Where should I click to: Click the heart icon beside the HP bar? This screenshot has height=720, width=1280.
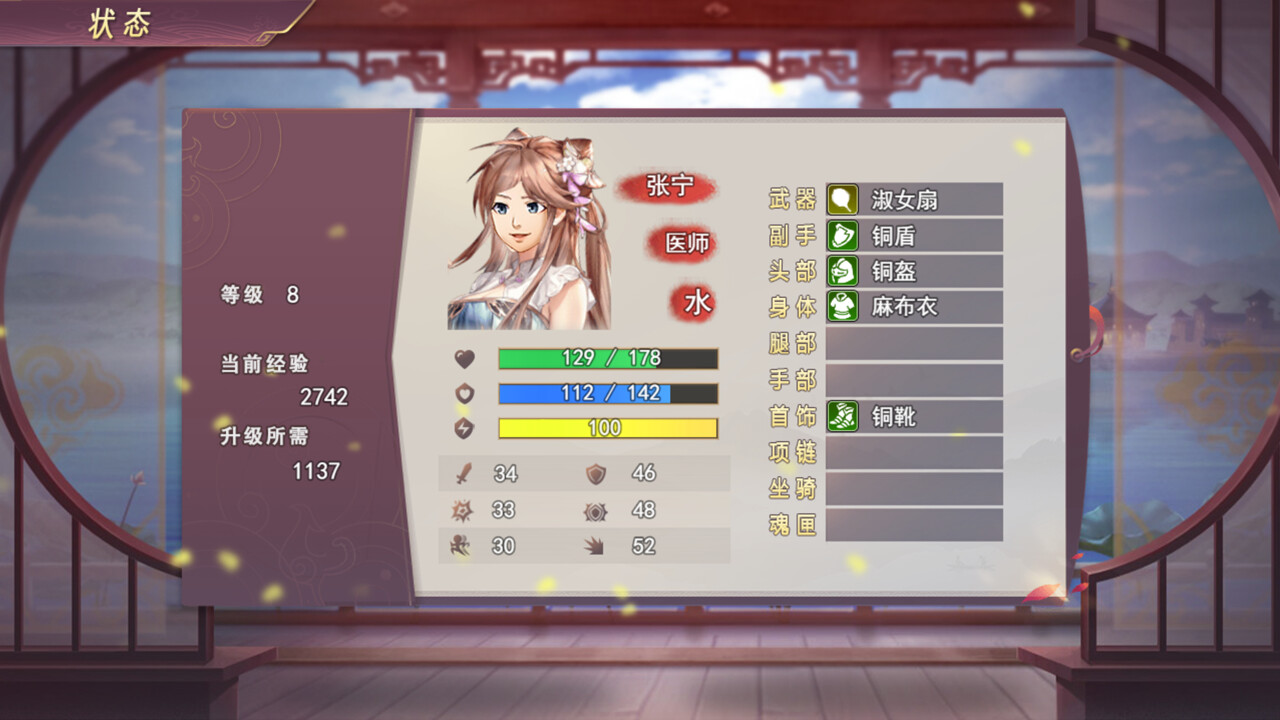[x=463, y=358]
